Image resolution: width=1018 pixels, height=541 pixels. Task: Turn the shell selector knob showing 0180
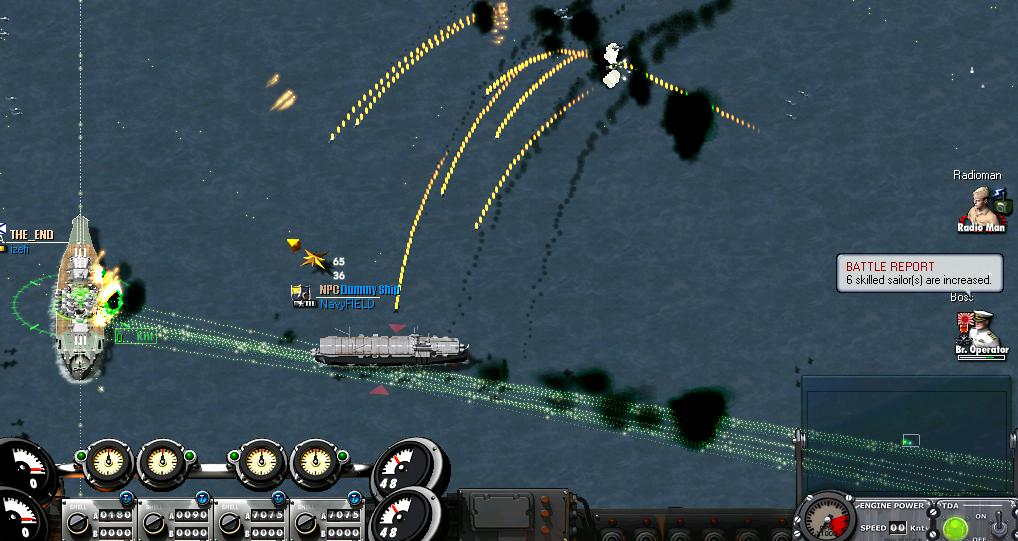[x=79, y=522]
